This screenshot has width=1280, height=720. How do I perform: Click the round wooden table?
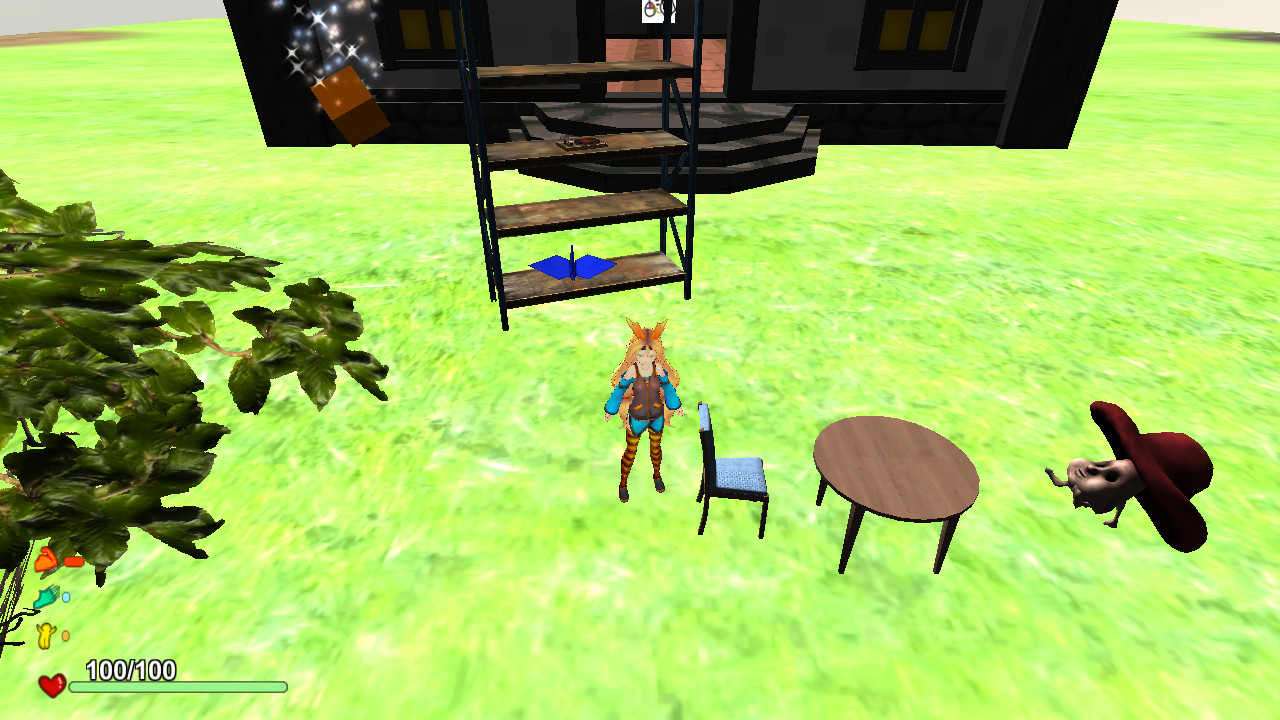[893, 465]
